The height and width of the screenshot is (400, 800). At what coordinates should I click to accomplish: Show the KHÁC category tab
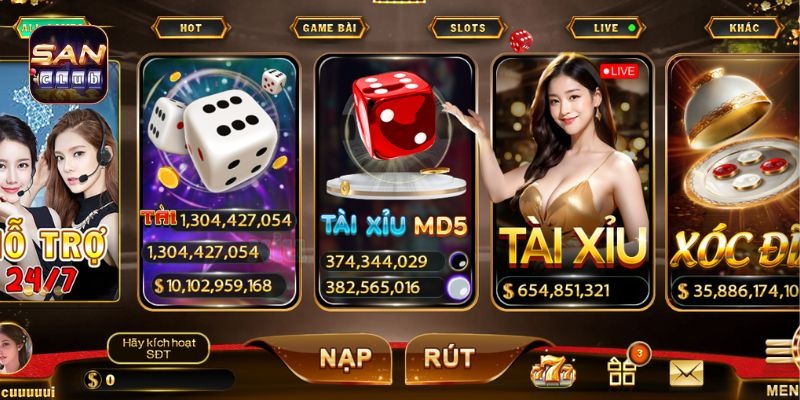tap(744, 28)
